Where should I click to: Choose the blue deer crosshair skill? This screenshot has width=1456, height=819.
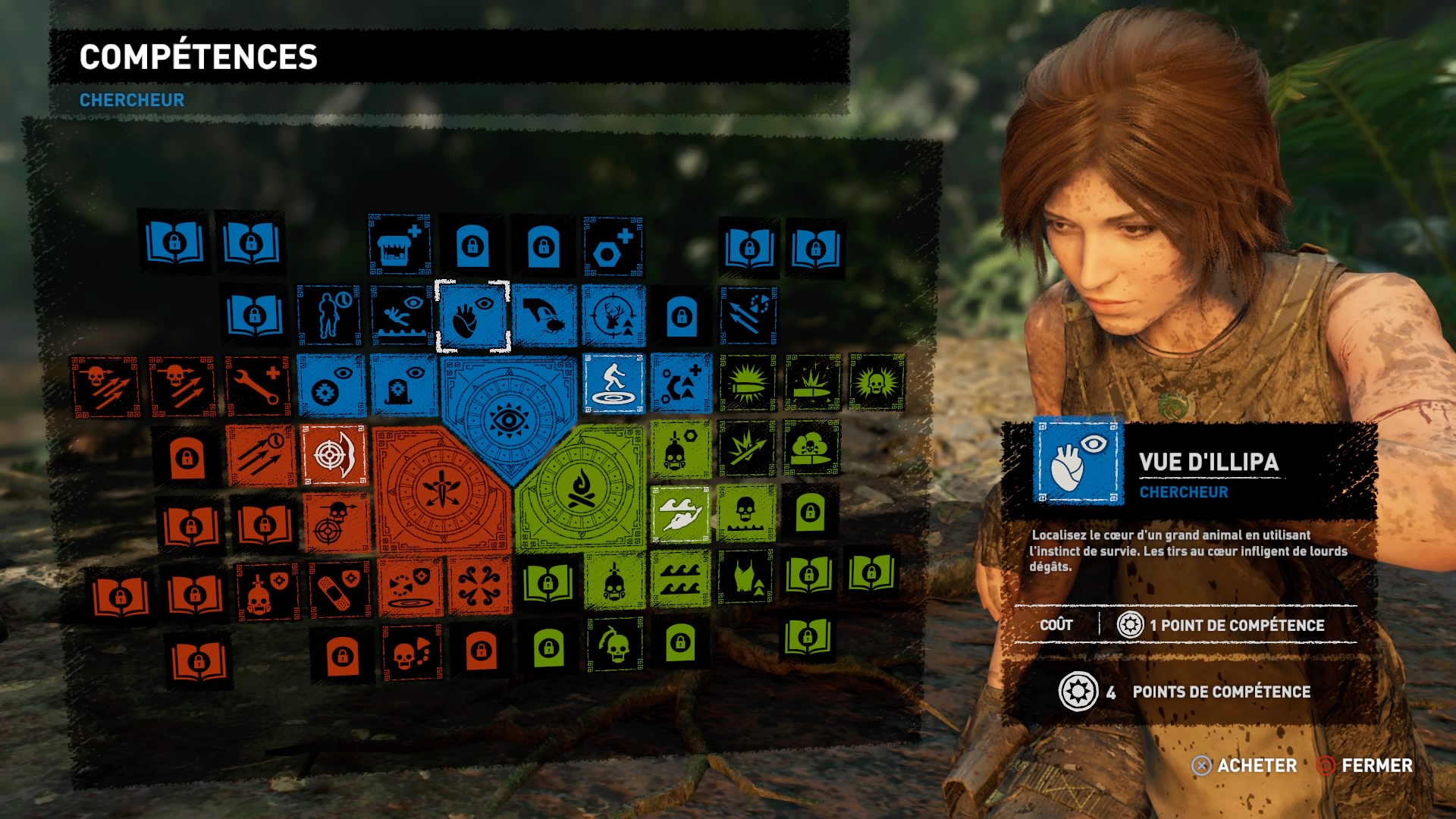[613, 316]
